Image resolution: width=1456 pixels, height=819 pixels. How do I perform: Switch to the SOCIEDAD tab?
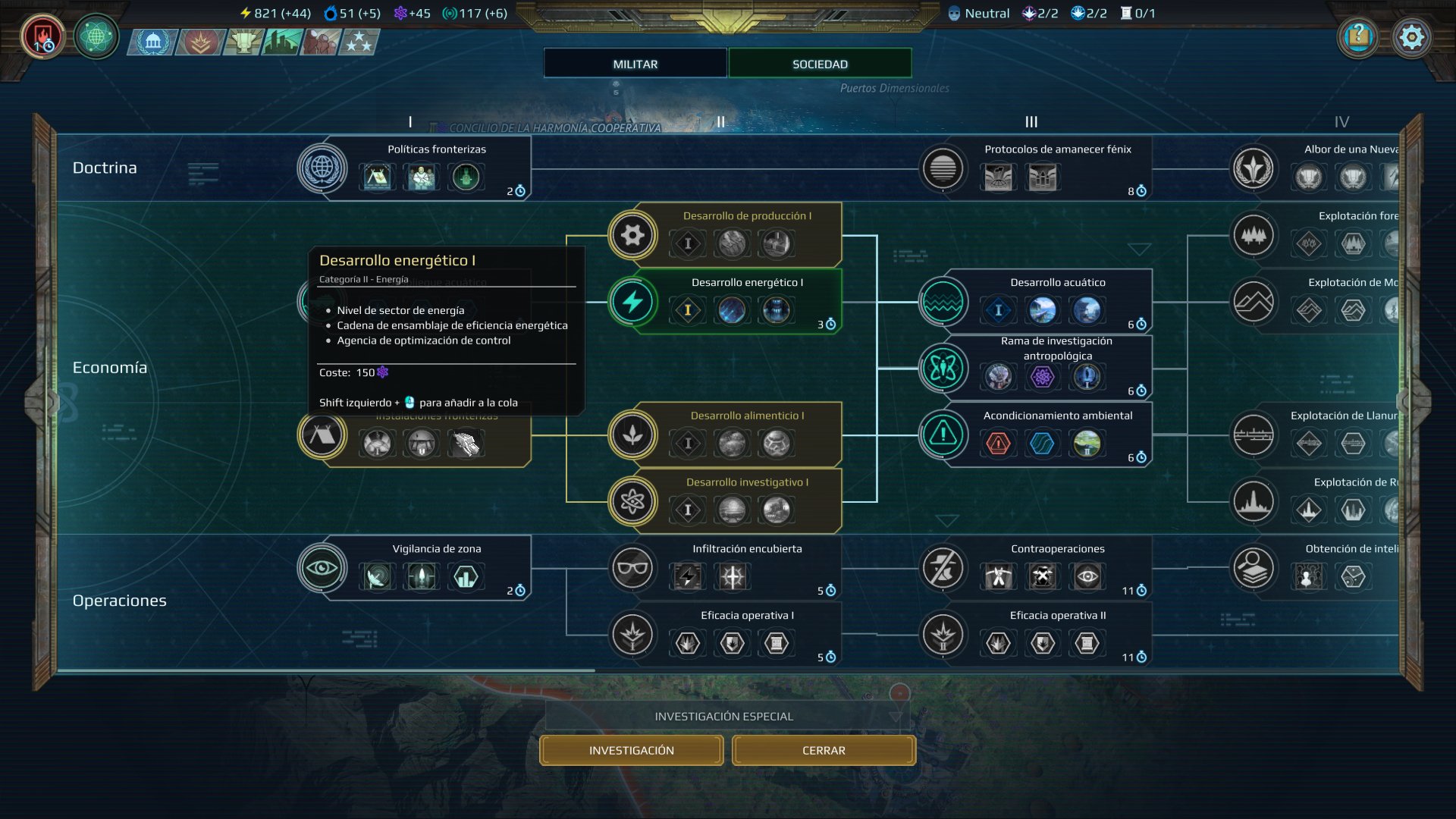tap(820, 63)
